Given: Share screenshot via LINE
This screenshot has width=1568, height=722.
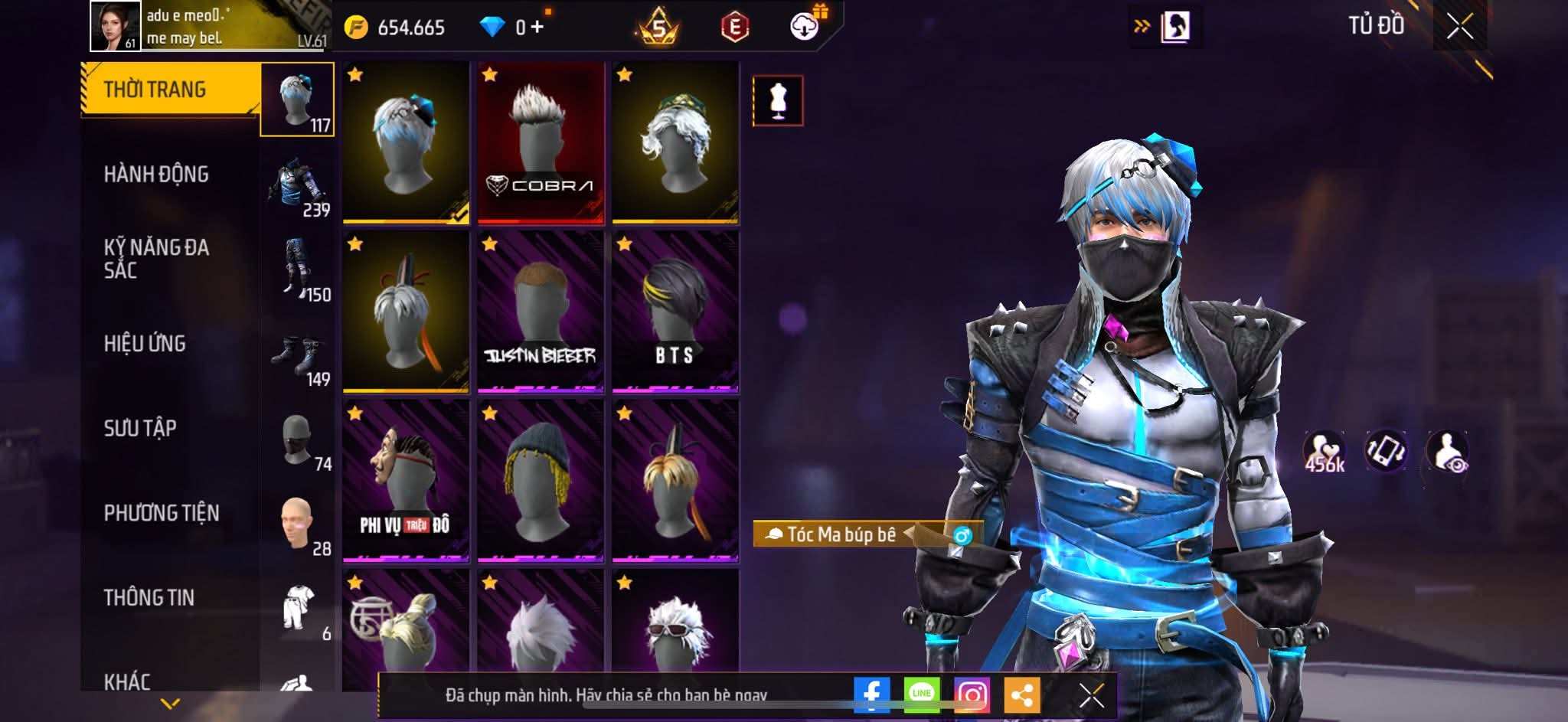Looking at the screenshot, I should coord(922,695).
